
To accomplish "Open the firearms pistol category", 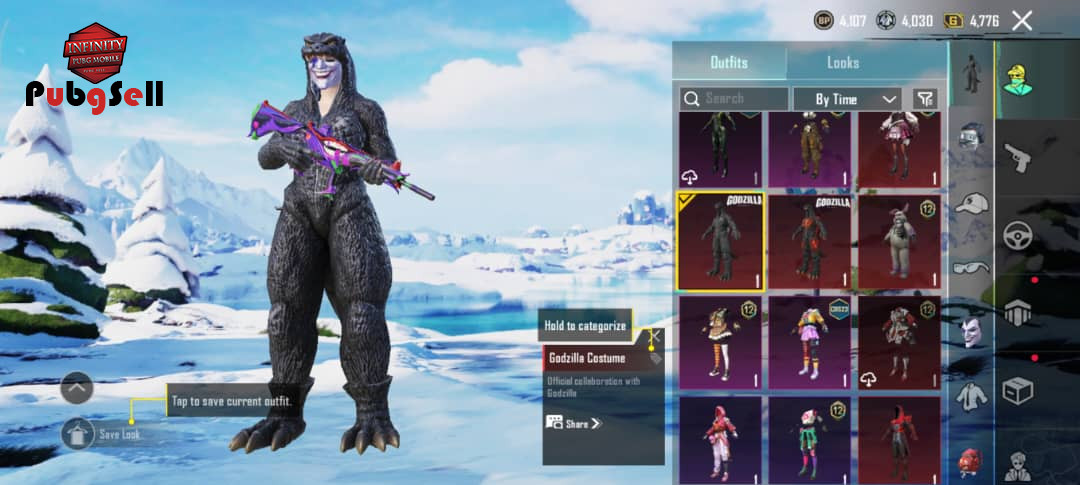I will (1018, 157).
